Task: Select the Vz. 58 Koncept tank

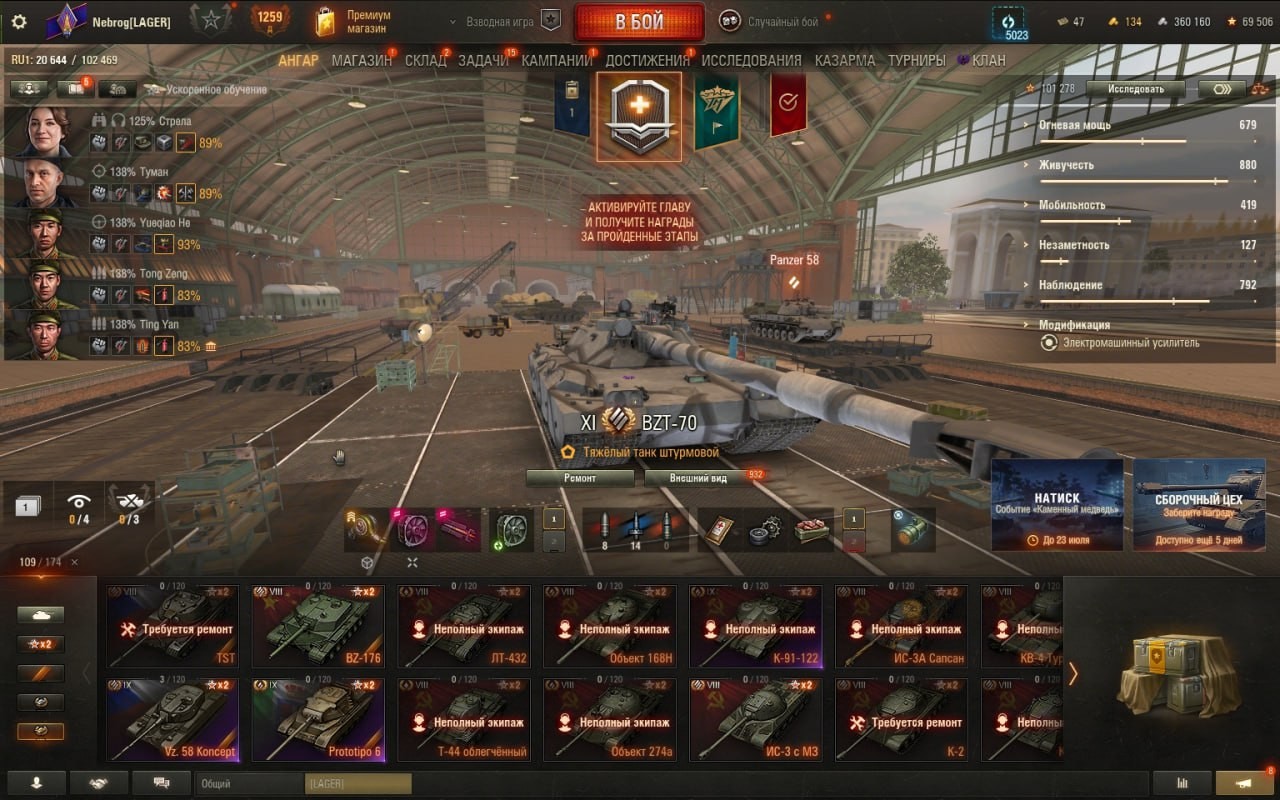Action: (x=172, y=720)
